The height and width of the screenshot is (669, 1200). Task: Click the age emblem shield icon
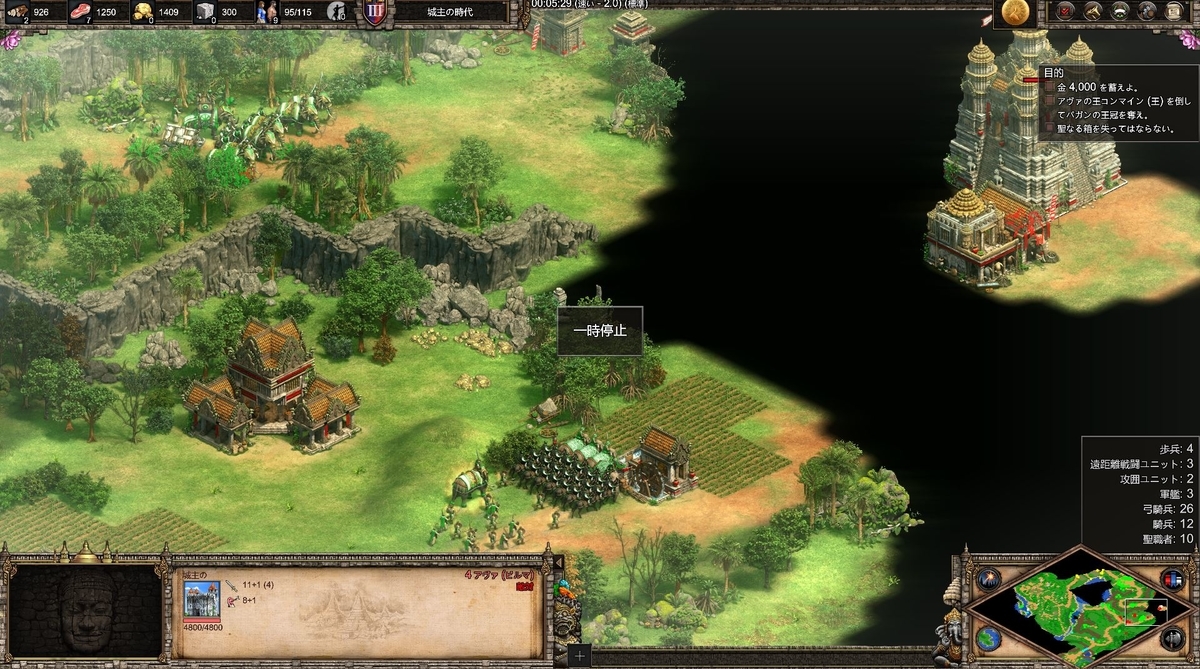tap(376, 13)
